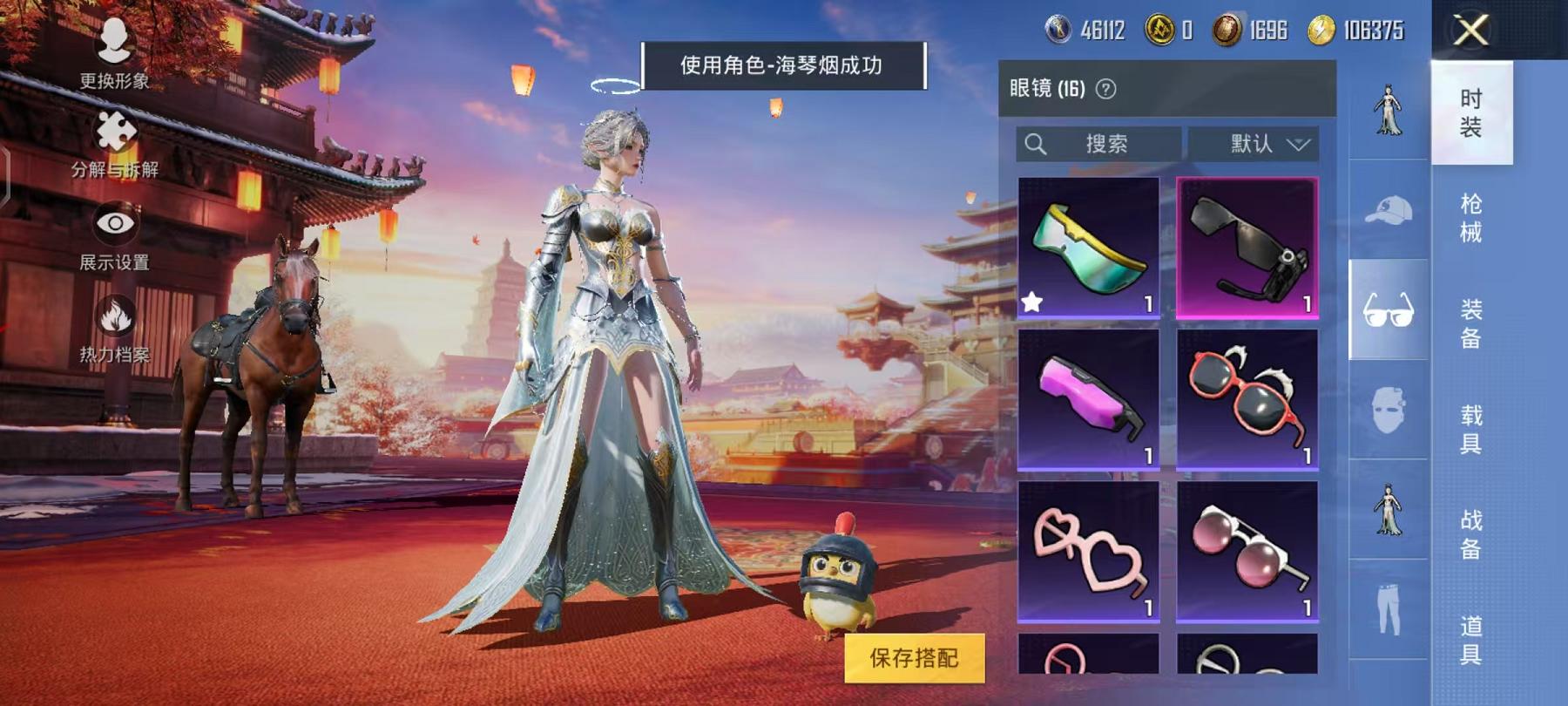The image size is (1568, 706).
Task: Click the search magnifier icon
Action: [x=1037, y=145]
